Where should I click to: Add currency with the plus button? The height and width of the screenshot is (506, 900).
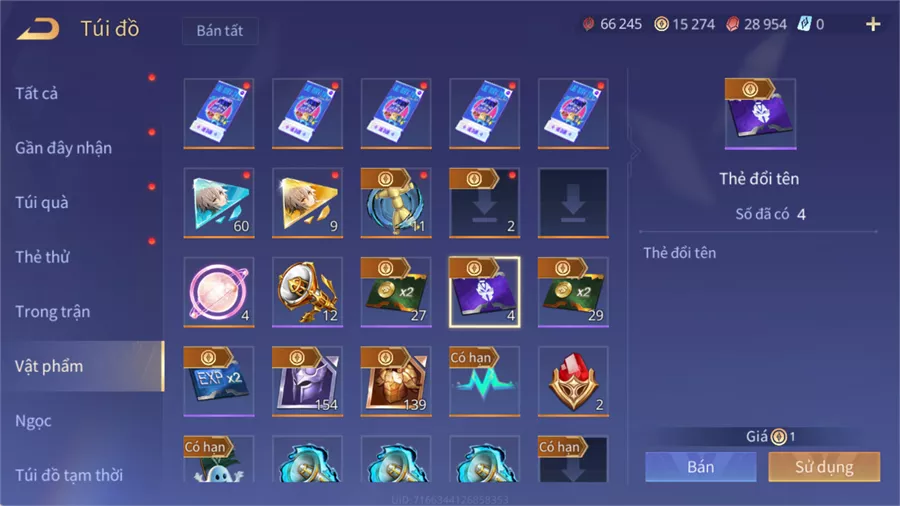(873, 25)
